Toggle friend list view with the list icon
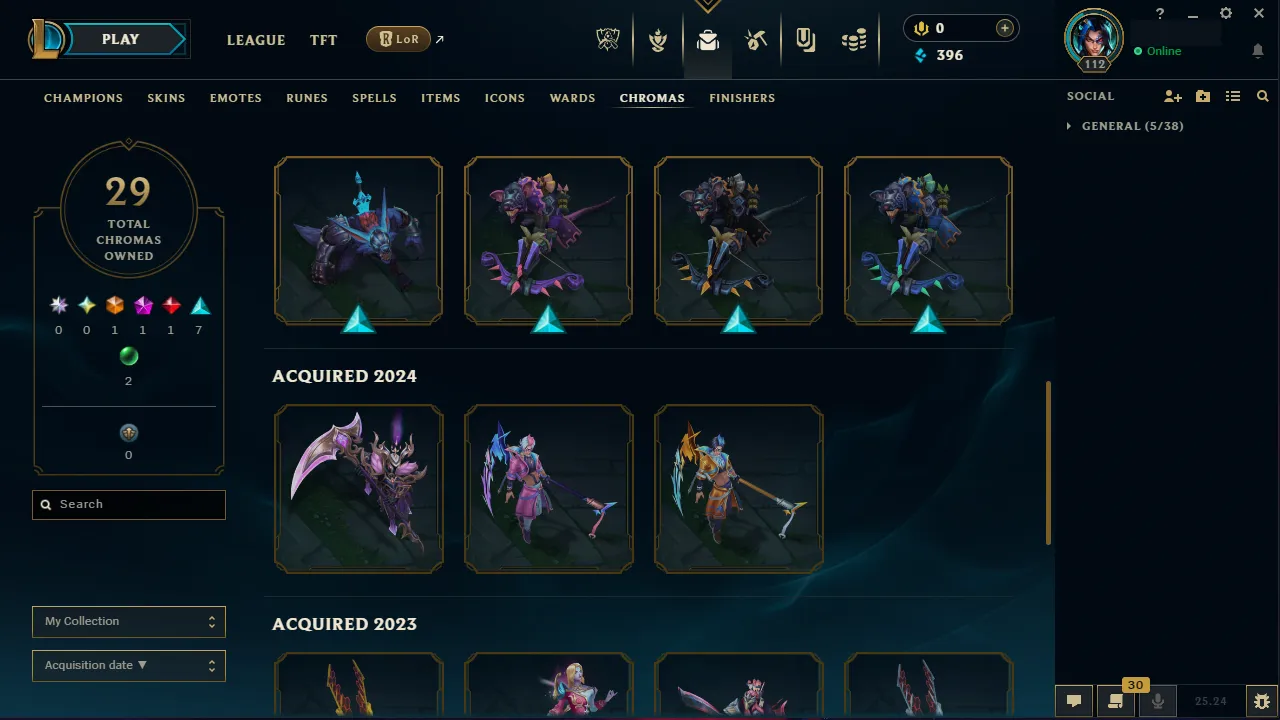The width and height of the screenshot is (1280, 720). coord(1232,96)
